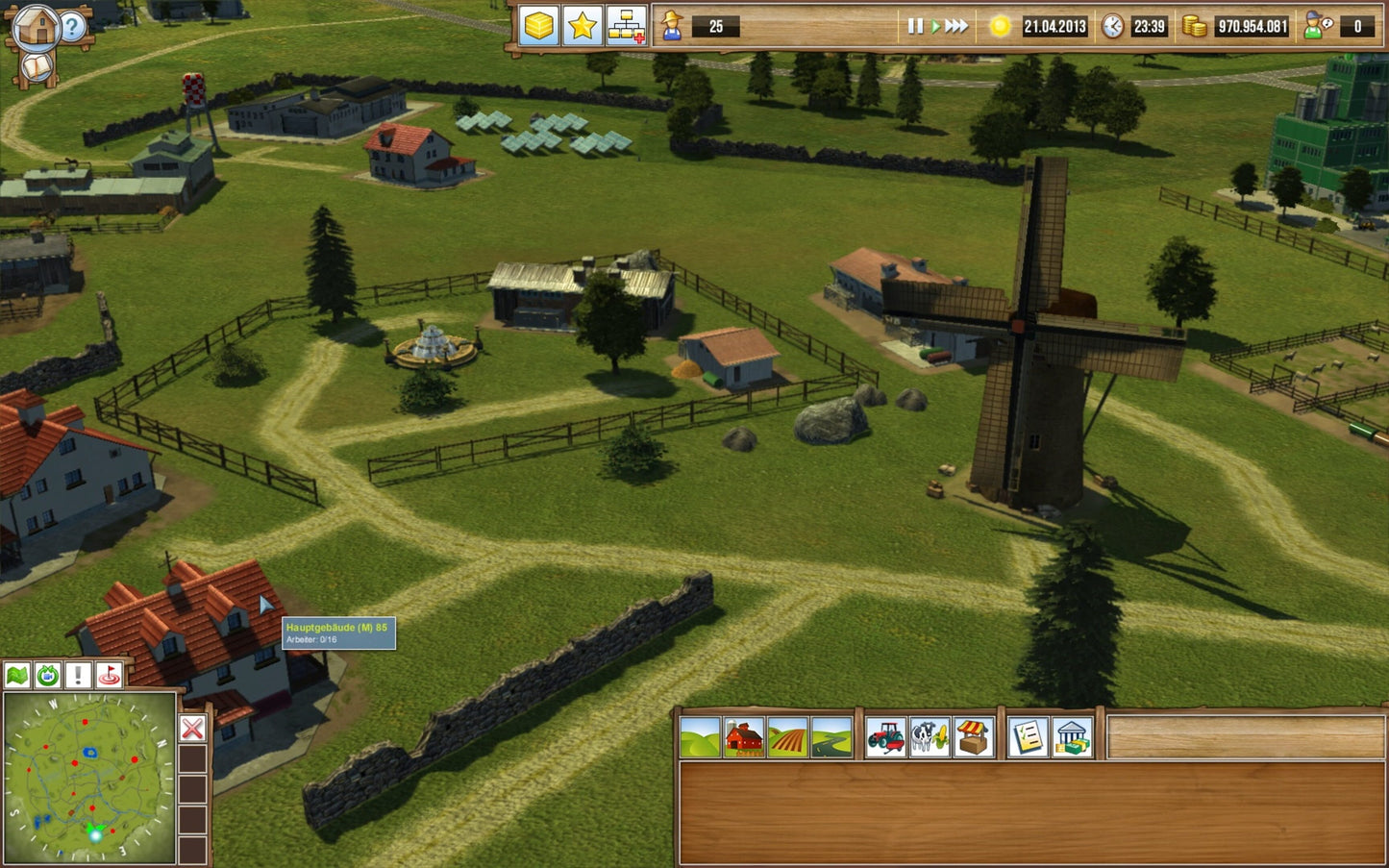Enable fast-forward game speed
Viewport: 1389px width, 868px height.
point(958,27)
